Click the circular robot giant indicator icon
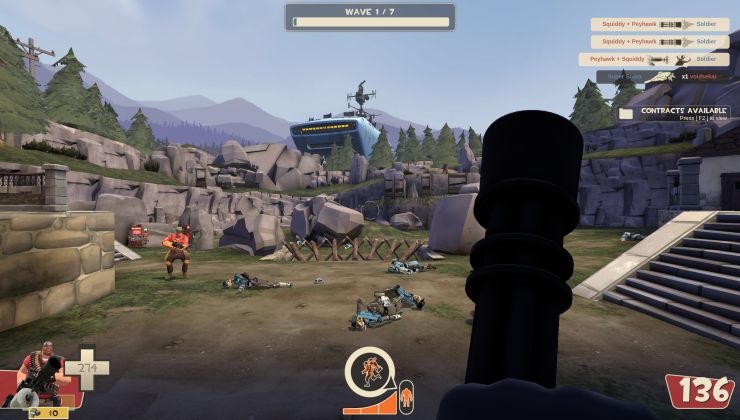The height and width of the screenshot is (420, 740). (370, 372)
